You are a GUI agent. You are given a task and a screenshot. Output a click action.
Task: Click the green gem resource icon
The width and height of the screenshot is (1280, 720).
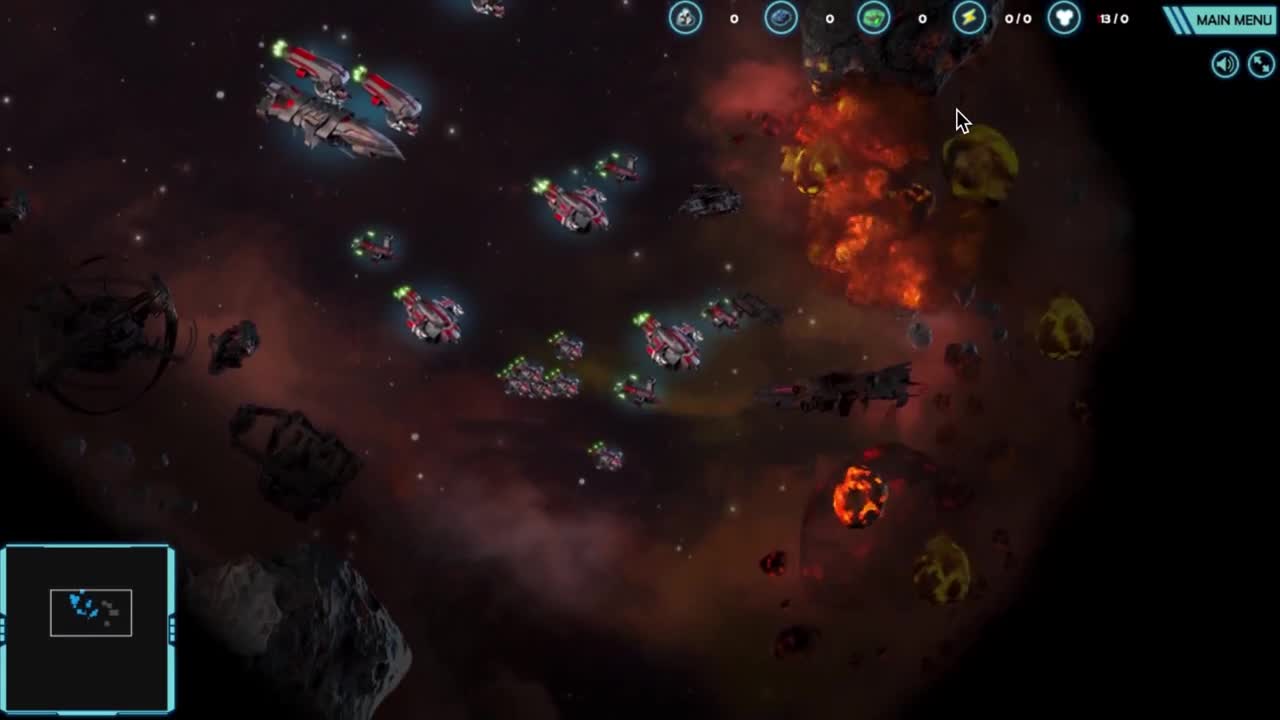872,18
